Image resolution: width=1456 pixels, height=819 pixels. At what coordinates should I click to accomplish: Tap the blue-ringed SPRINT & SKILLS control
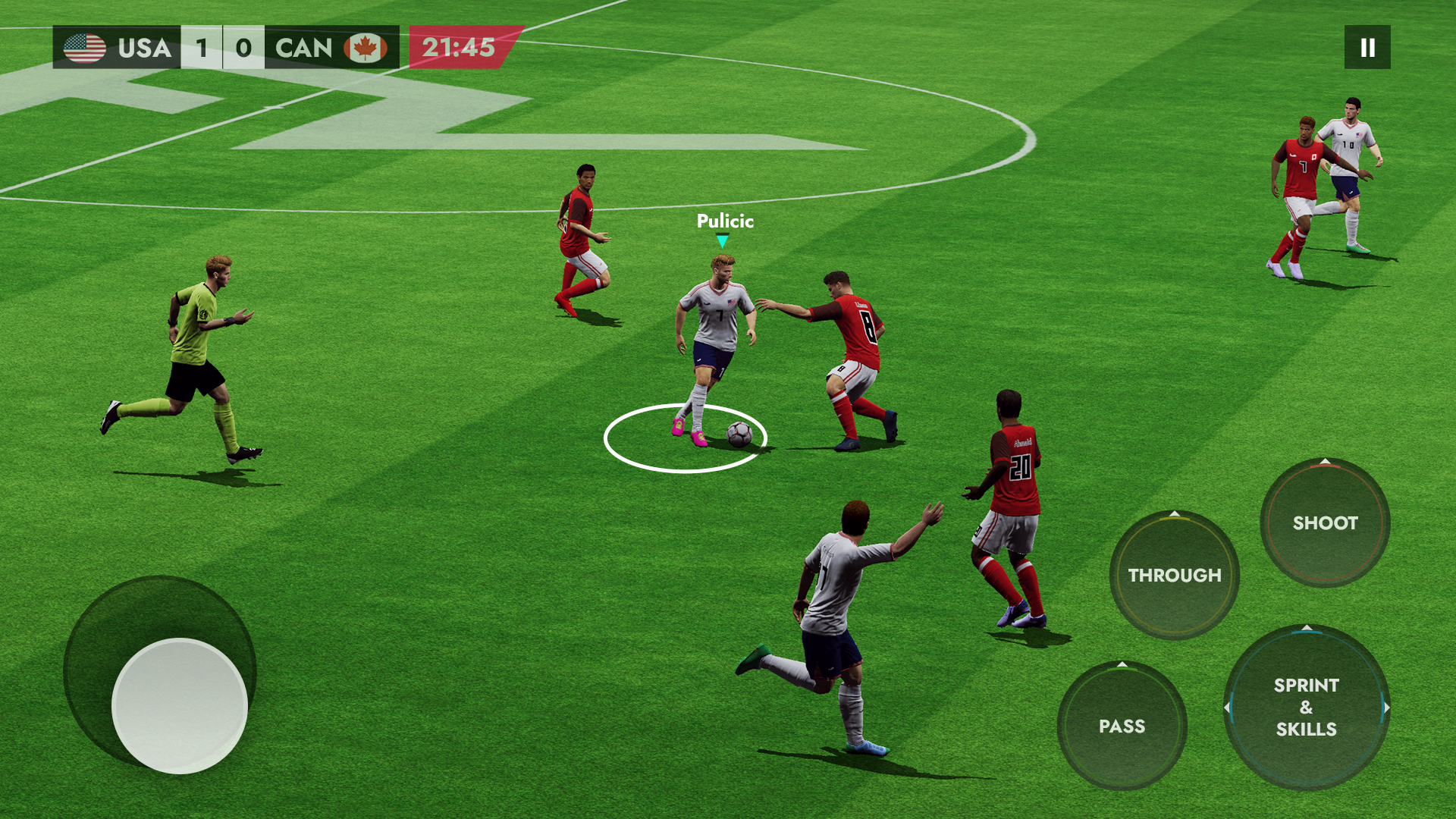[1306, 707]
